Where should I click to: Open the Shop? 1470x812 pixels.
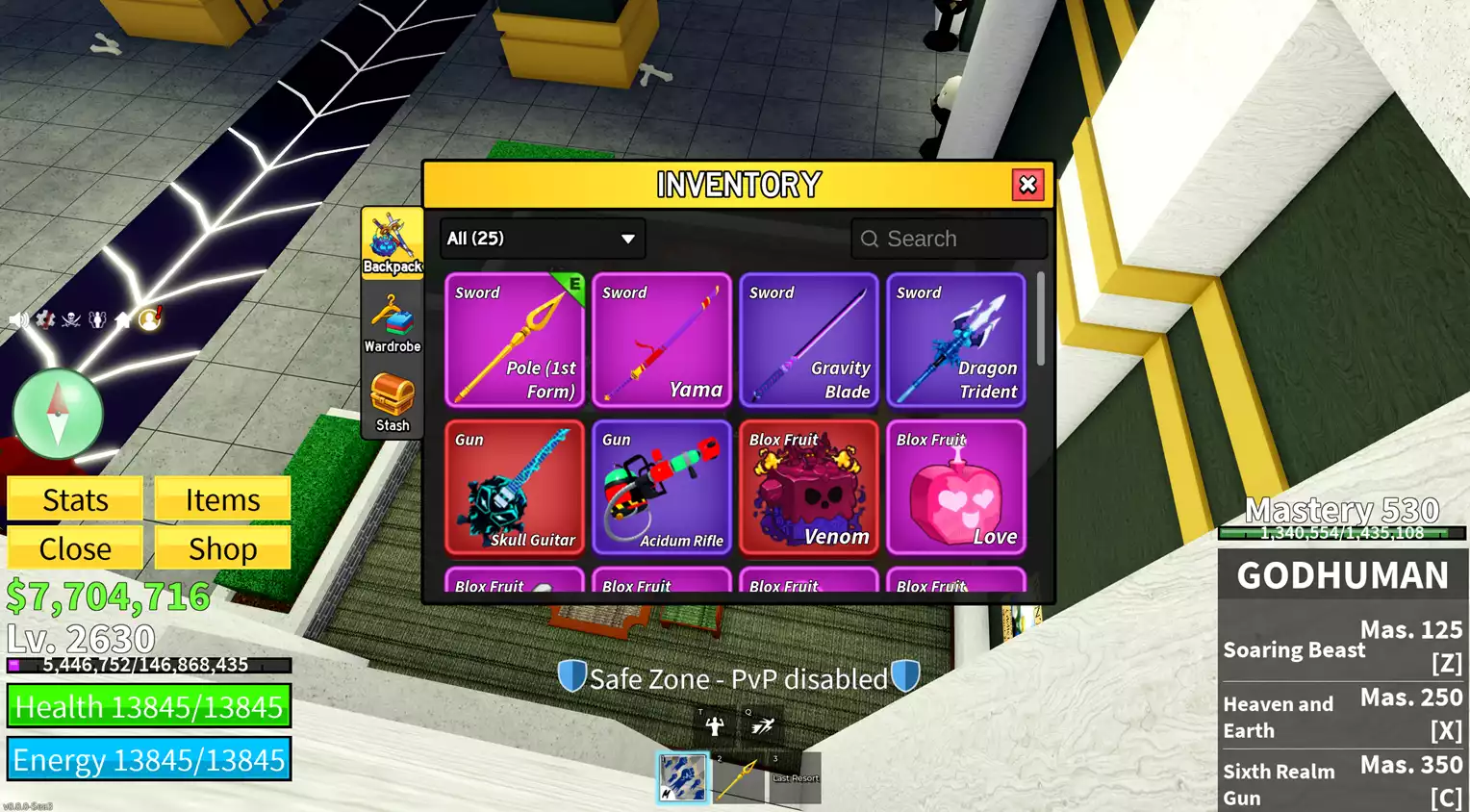[222, 548]
